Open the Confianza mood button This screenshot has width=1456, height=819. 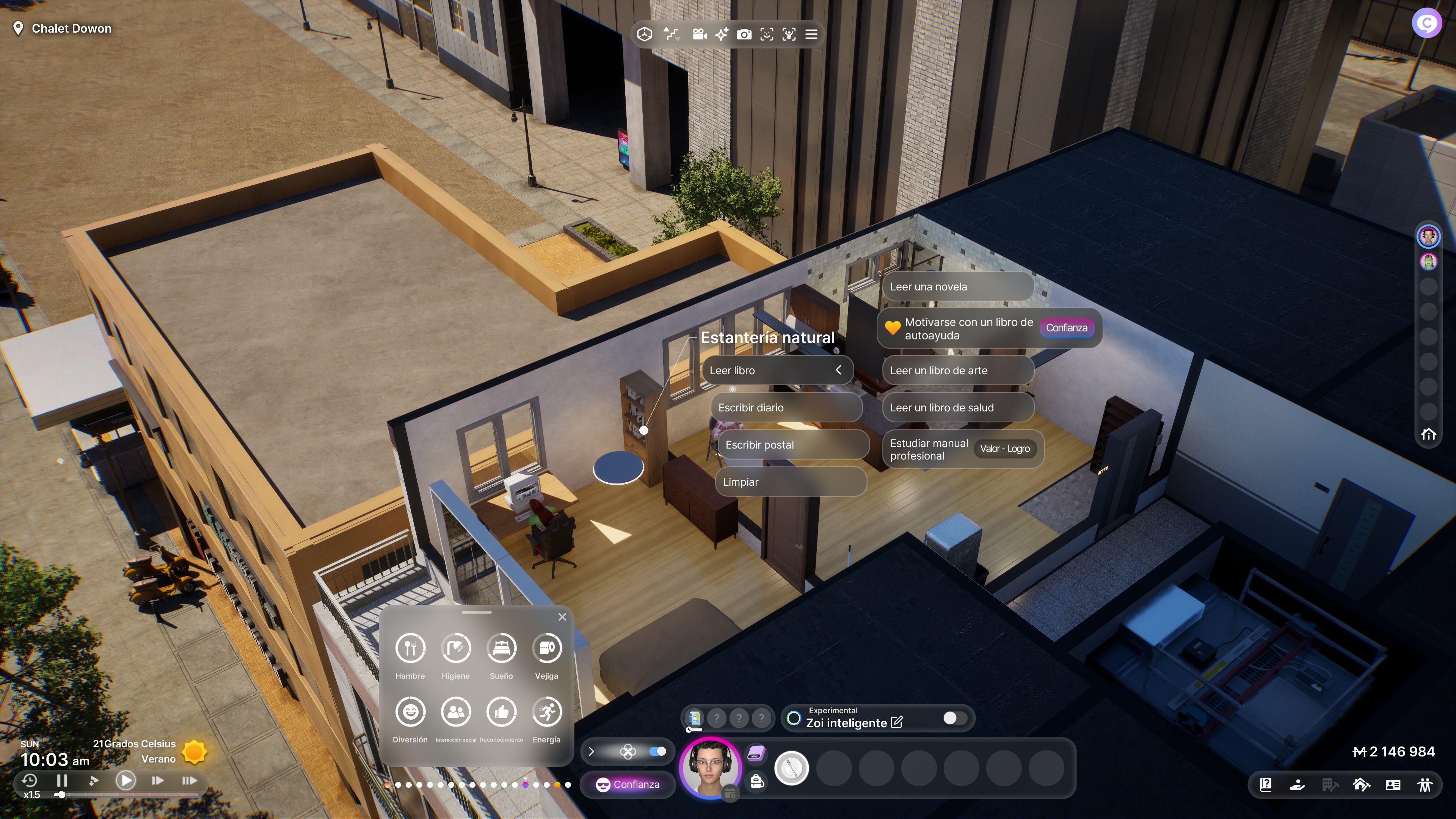click(628, 784)
